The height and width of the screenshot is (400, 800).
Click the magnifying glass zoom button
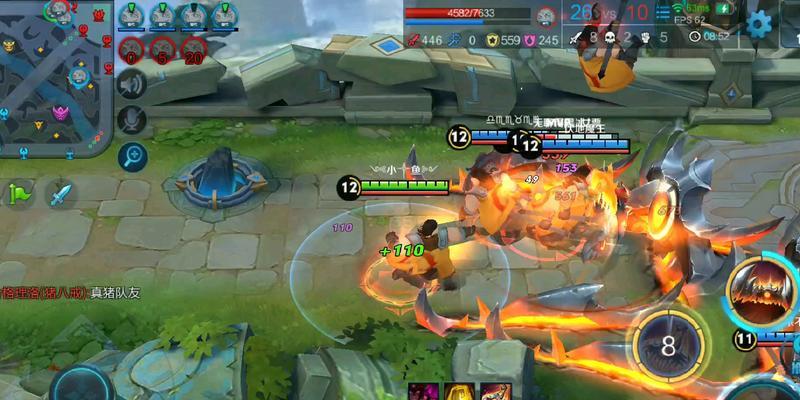(131, 156)
